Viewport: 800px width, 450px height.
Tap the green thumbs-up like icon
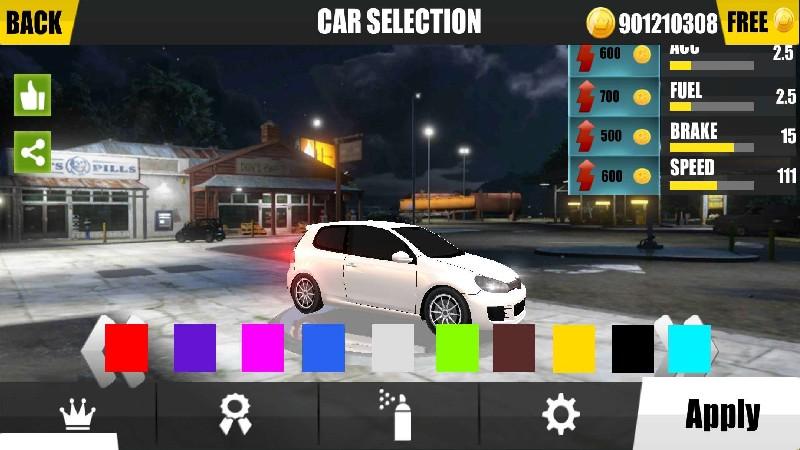point(32,96)
